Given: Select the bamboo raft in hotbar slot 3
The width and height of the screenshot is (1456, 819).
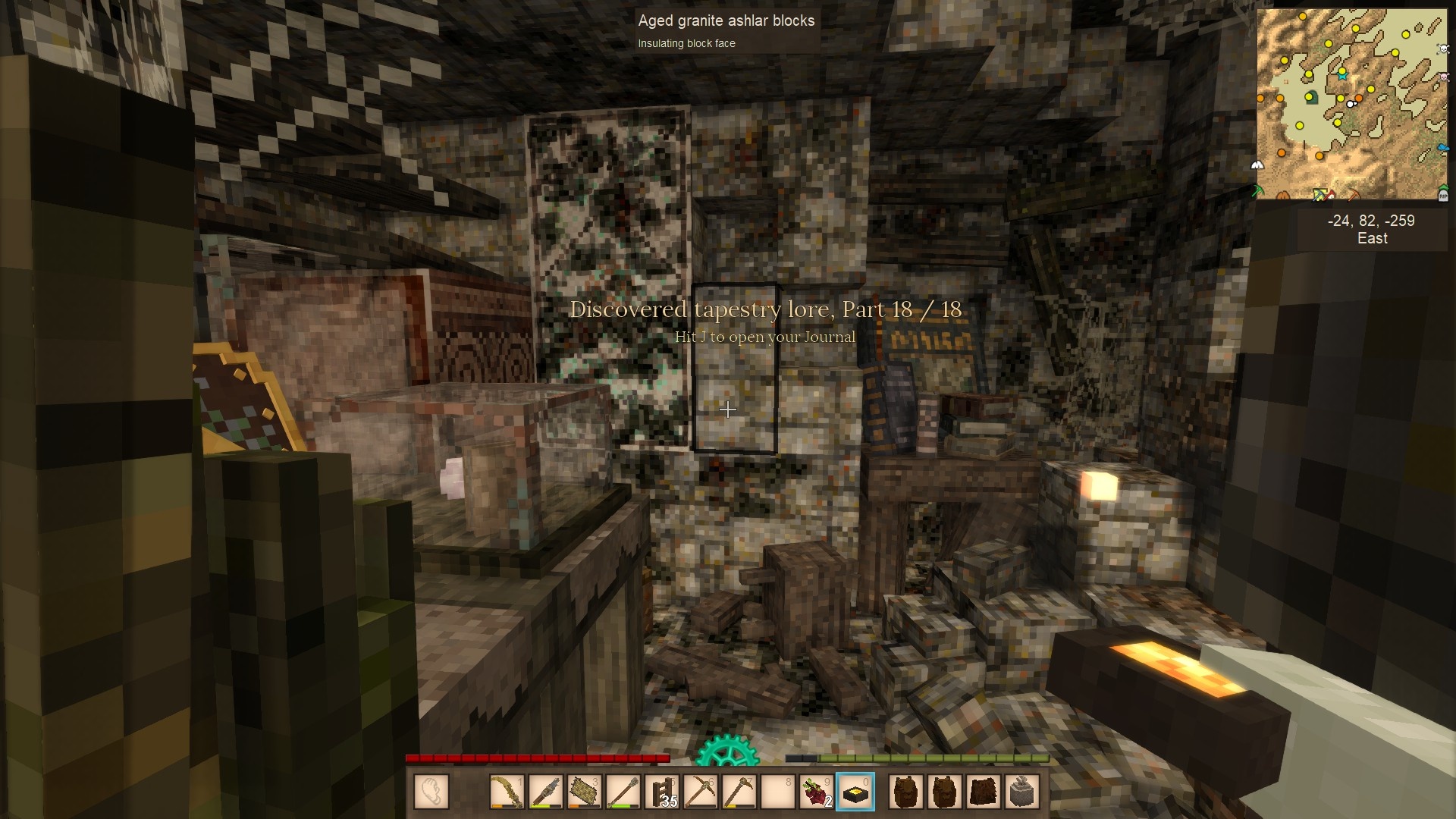Looking at the screenshot, I should pos(585,792).
